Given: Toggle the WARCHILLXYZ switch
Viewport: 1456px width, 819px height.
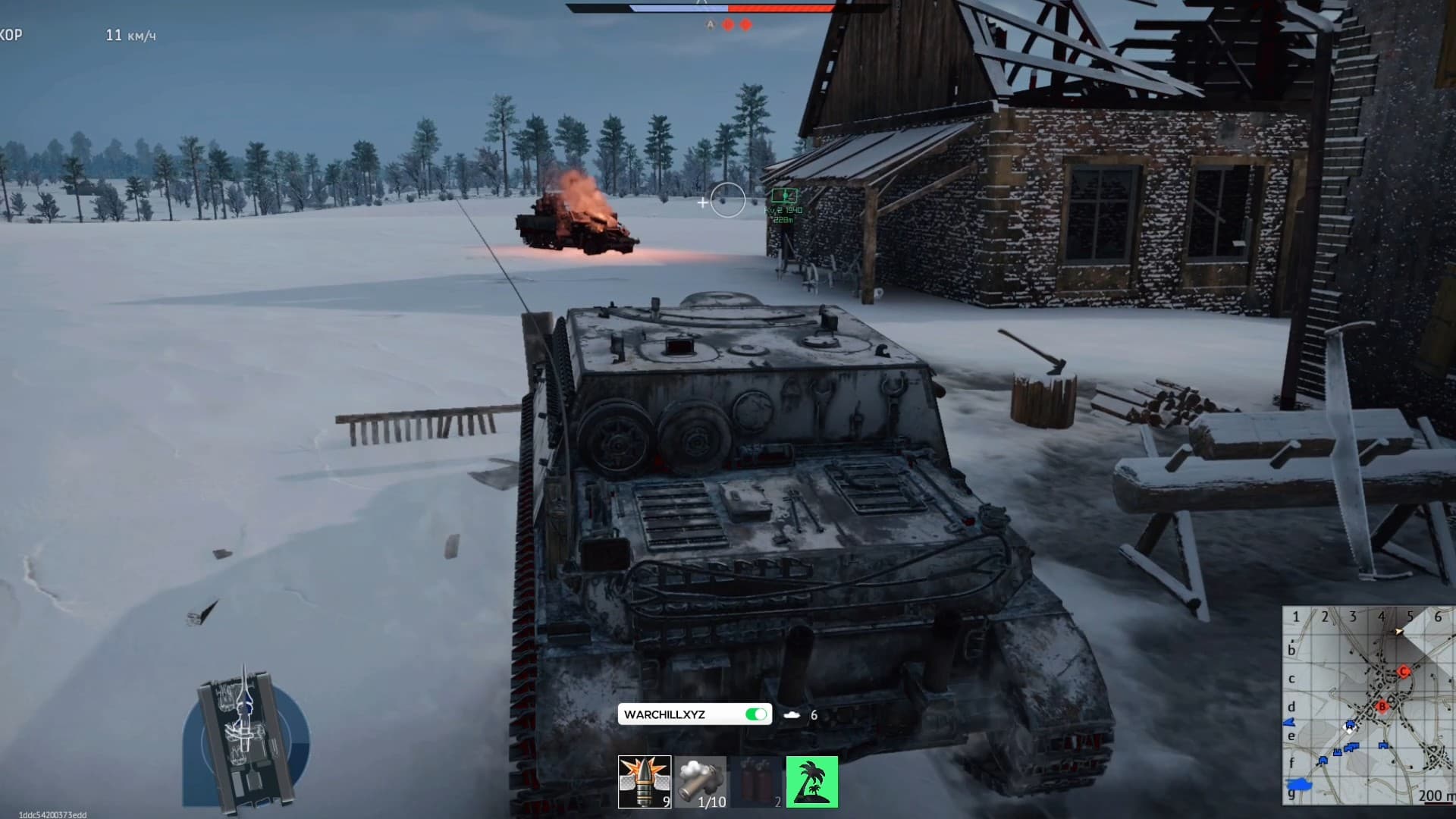Looking at the screenshot, I should click(x=755, y=714).
